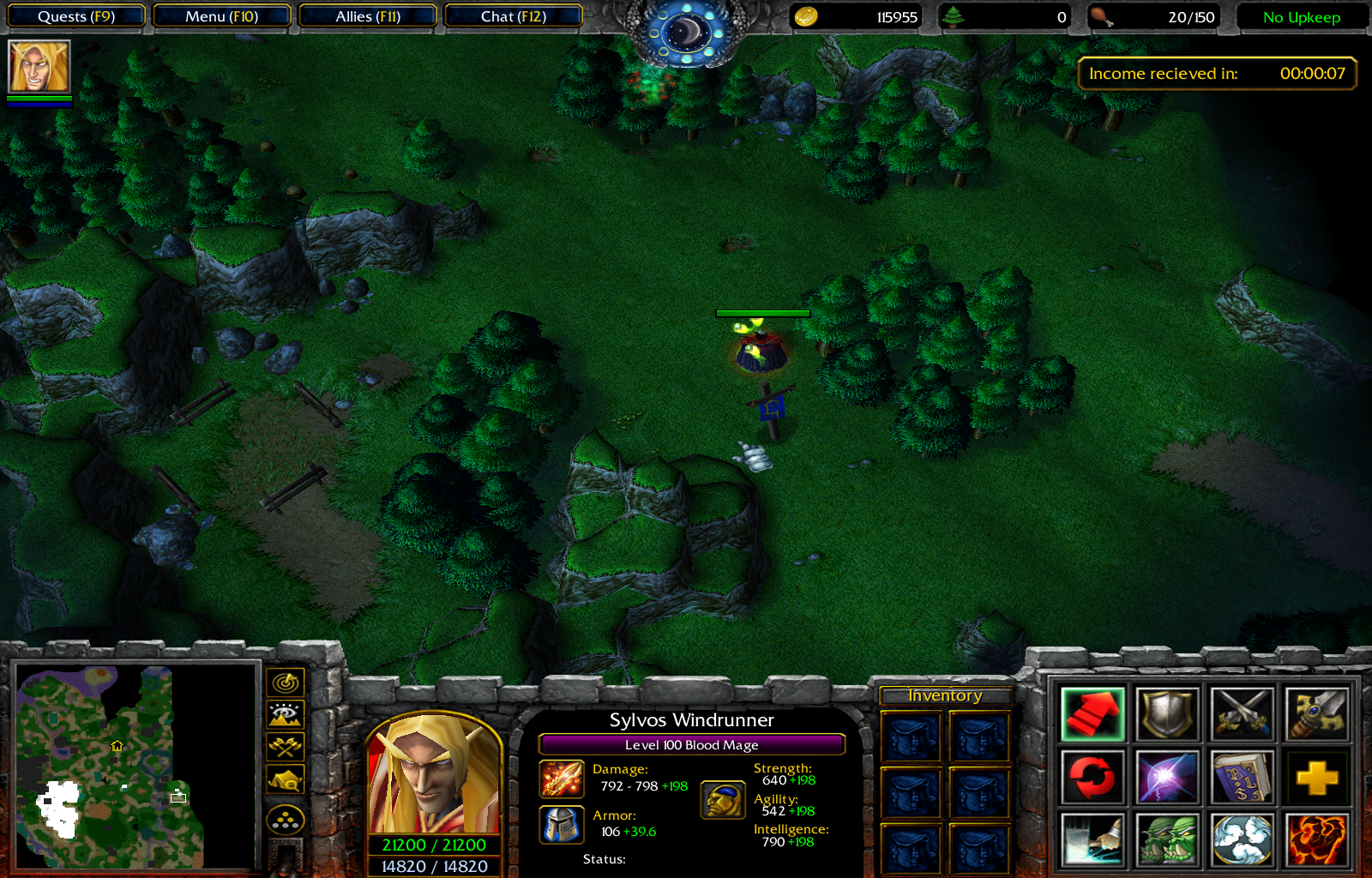Open the Allies (F11) dialog
Image resolution: width=1372 pixels, height=878 pixels.
(x=369, y=15)
